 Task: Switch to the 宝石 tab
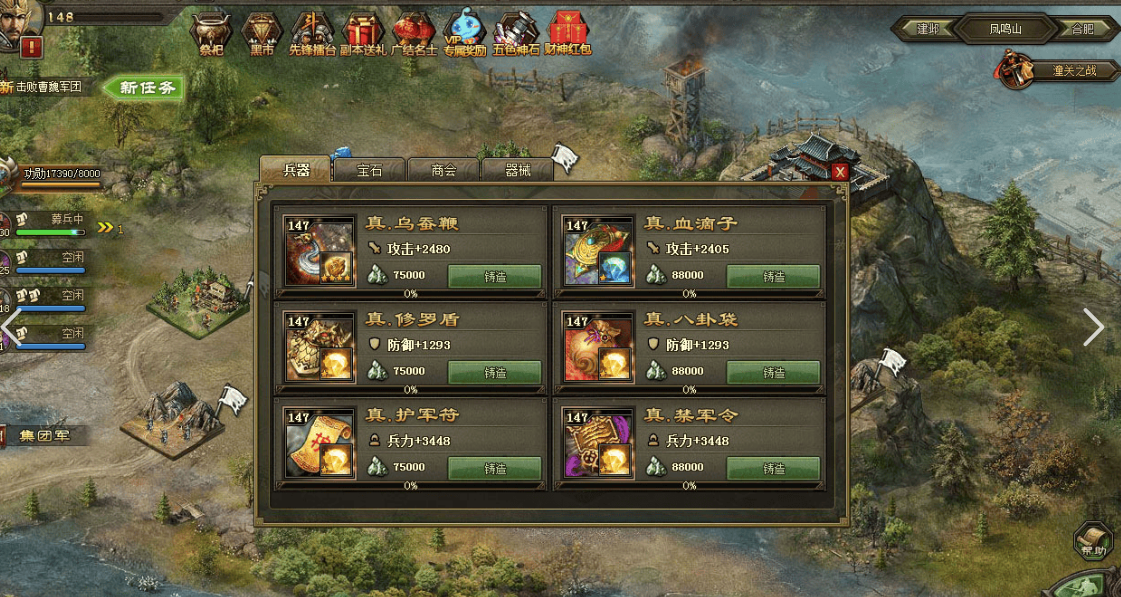click(370, 170)
